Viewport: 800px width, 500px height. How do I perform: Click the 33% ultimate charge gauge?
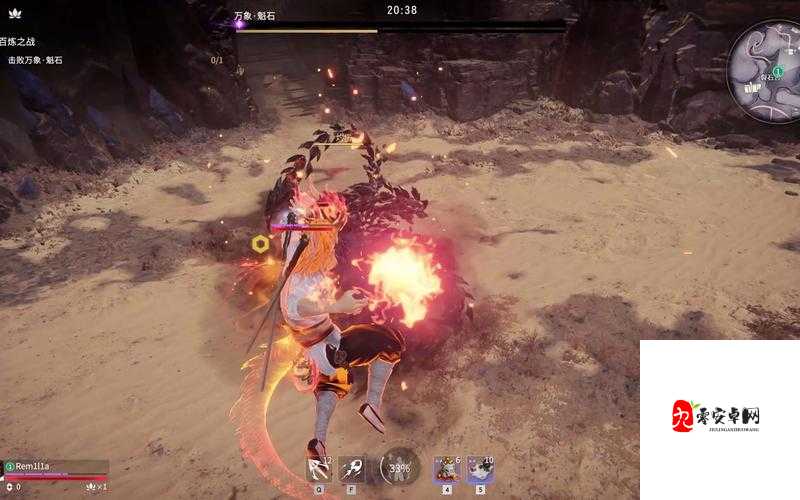tap(401, 466)
